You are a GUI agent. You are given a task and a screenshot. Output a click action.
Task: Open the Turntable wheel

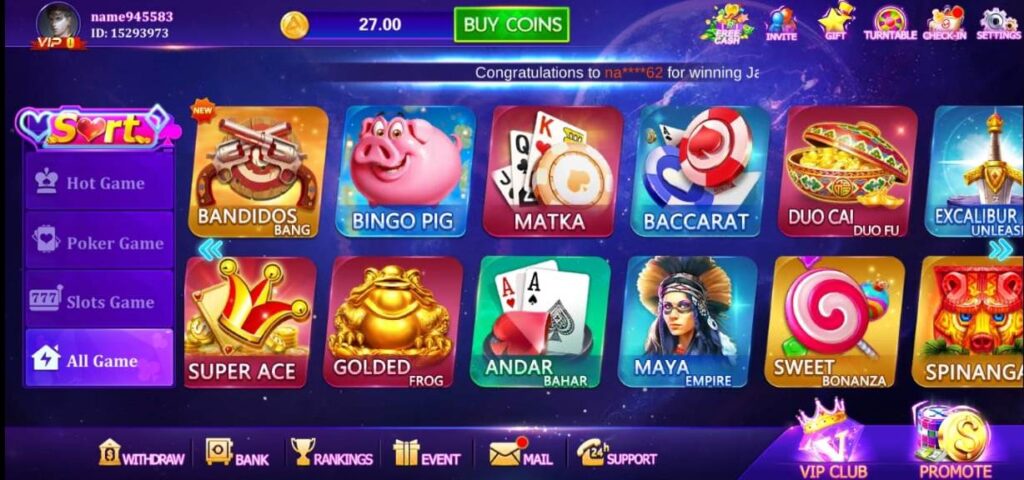pos(889,23)
